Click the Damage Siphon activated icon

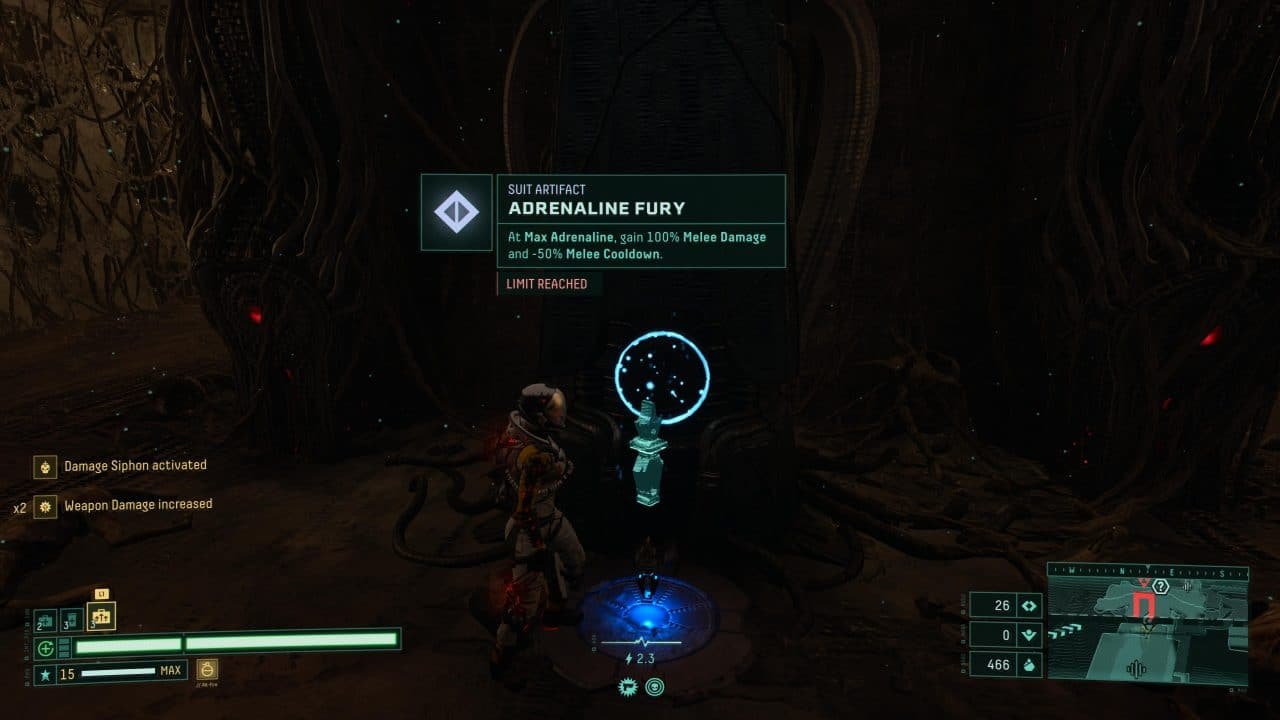click(45, 466)
